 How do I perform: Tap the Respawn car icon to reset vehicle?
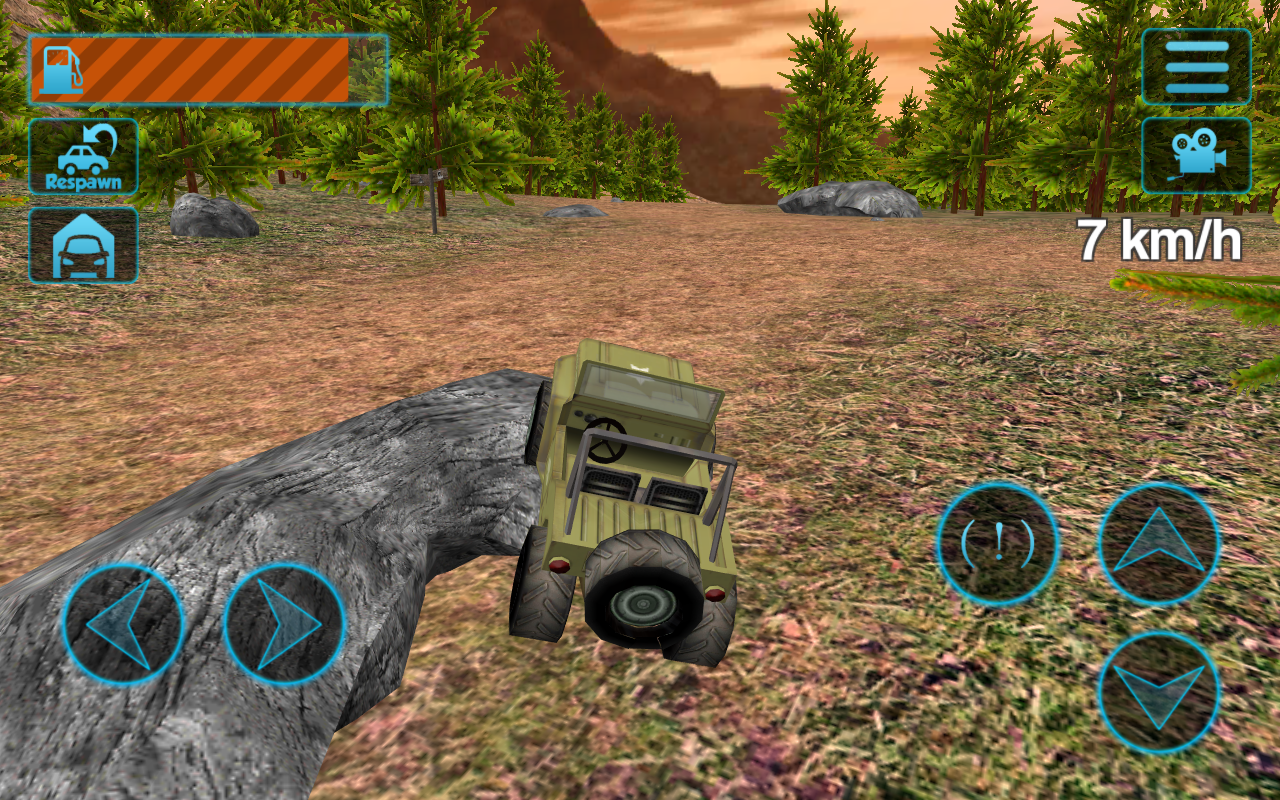point(83,155)
